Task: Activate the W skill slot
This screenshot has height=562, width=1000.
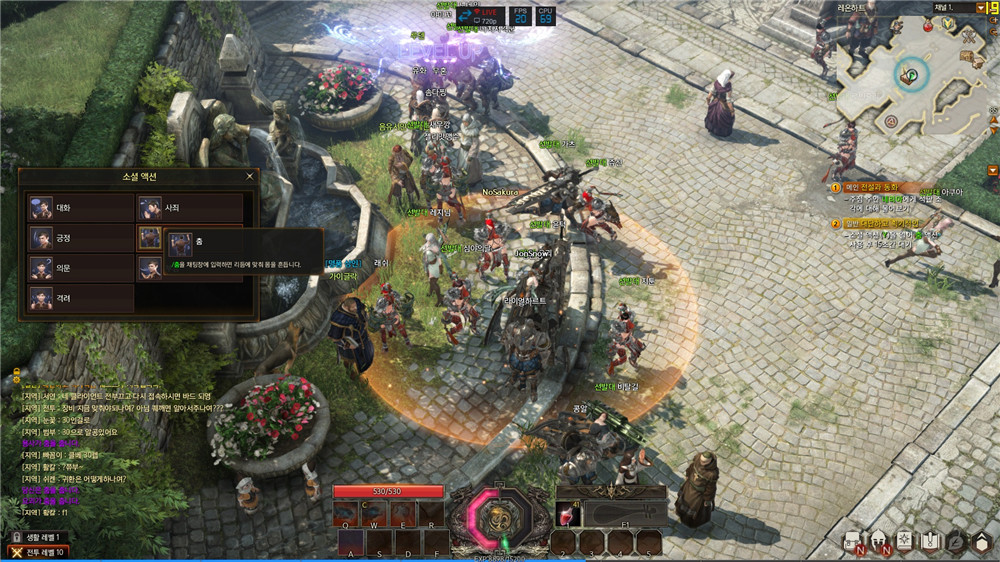Action: [375, 514]
